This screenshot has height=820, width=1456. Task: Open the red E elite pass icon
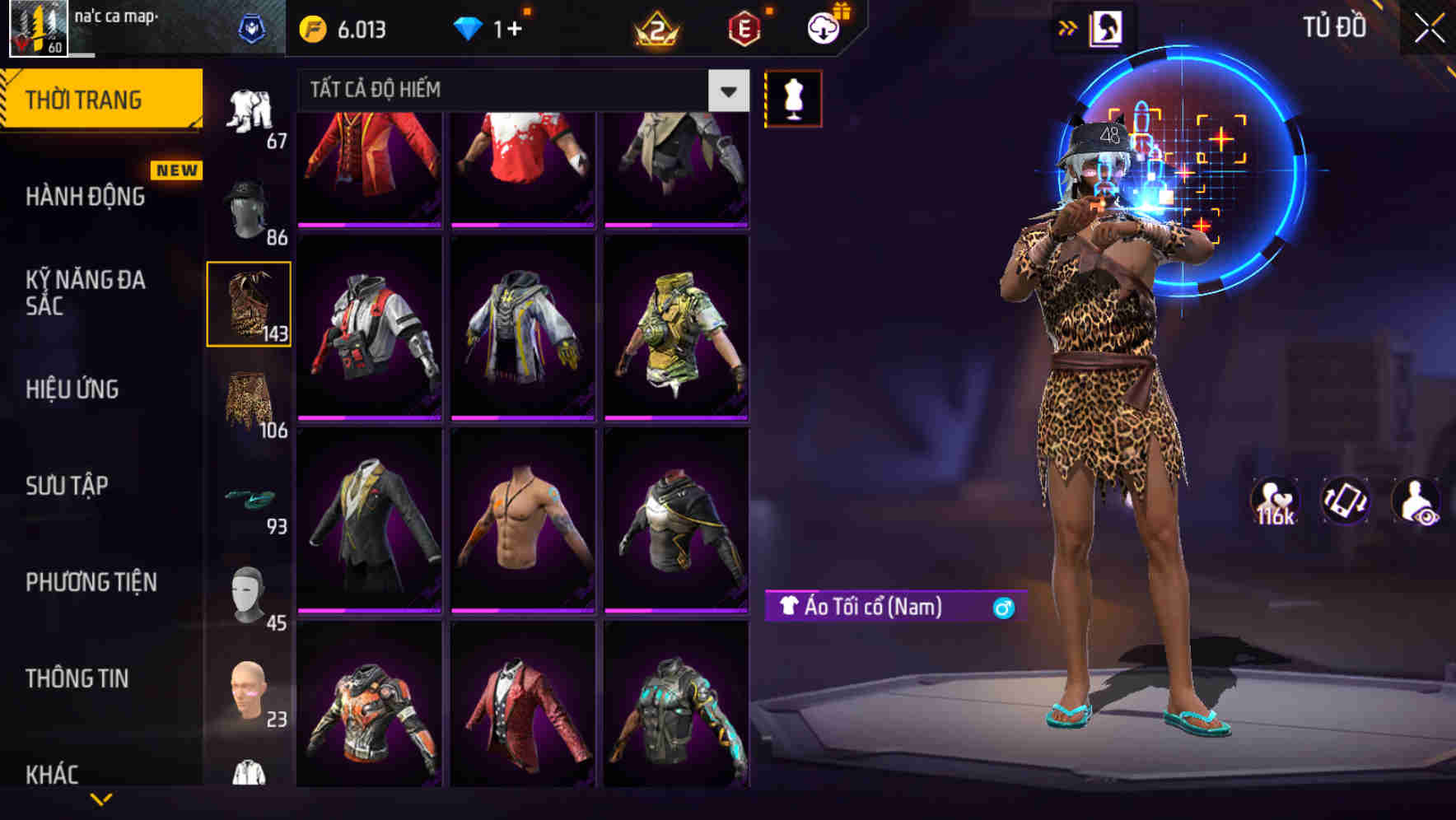click(x=743, y=26)
